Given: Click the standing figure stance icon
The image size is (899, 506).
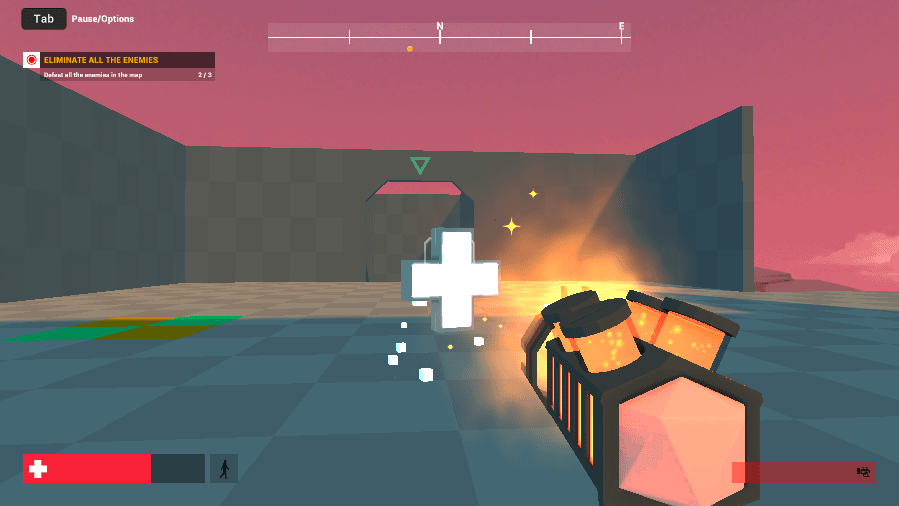Looking at the screenshot, I should click(224, 468).
